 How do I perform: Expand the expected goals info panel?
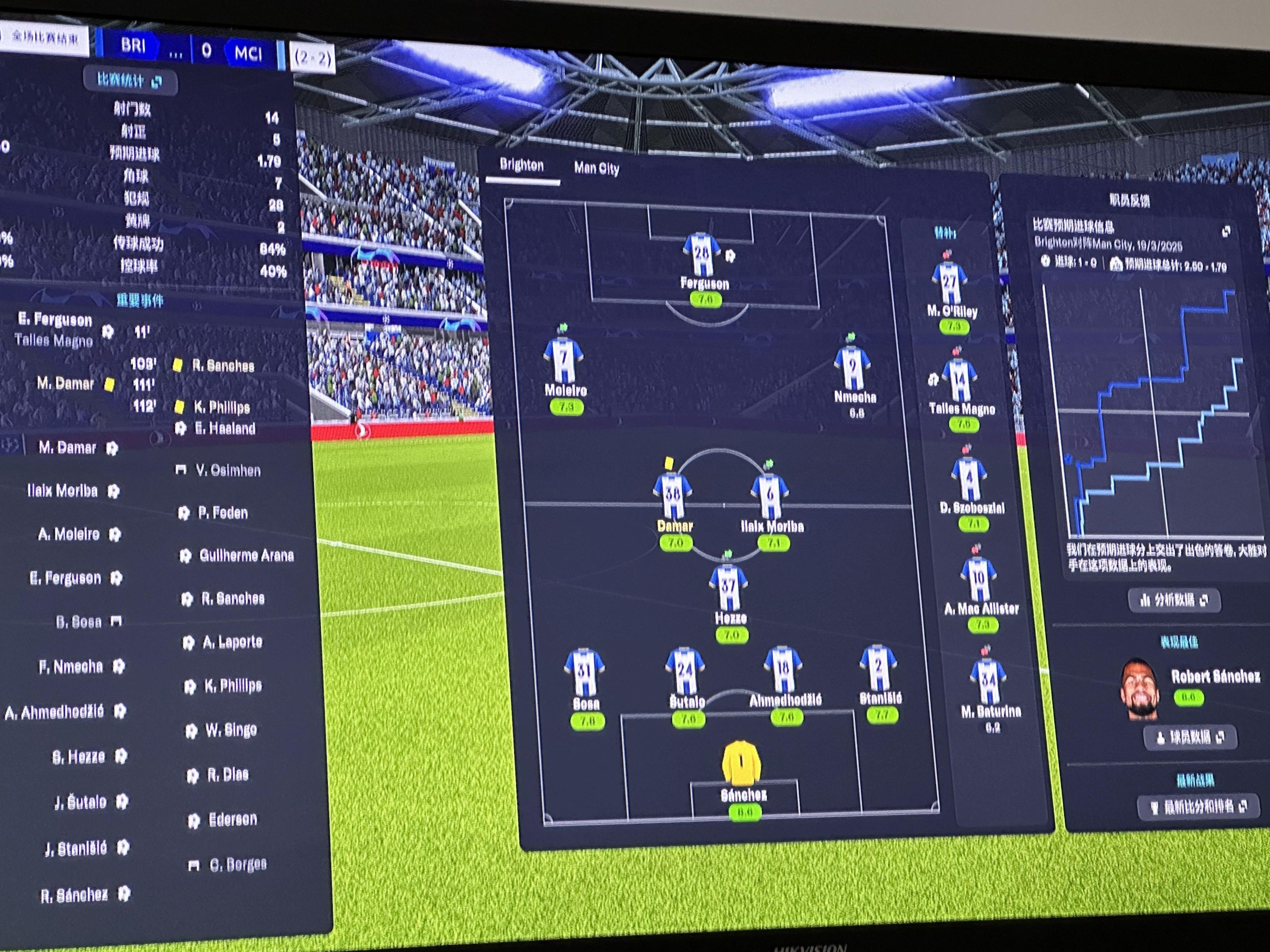tap(1226, 232)
